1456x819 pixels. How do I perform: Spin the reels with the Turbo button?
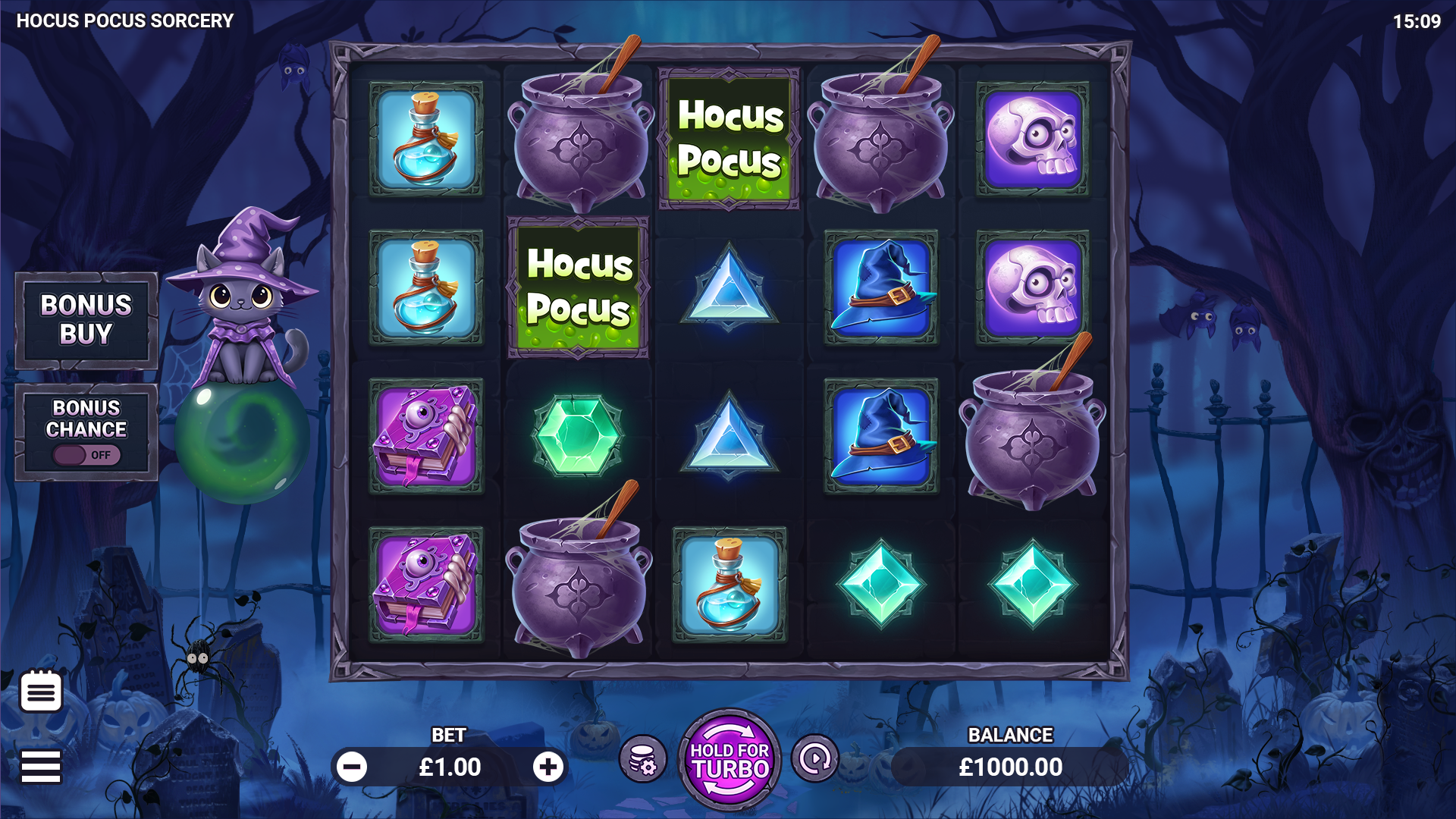730,761
